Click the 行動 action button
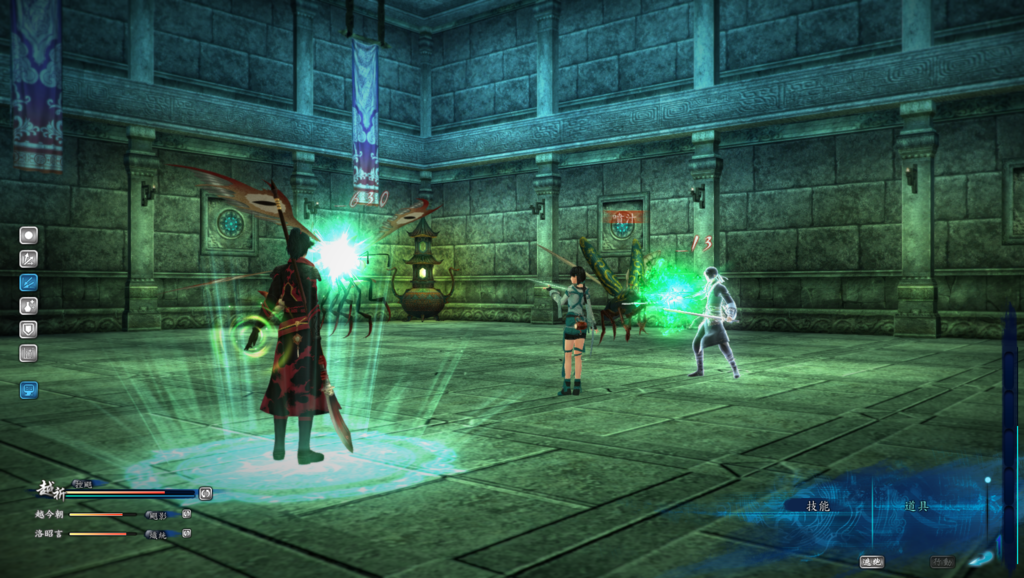1024x578 pixels. (942, 562)
